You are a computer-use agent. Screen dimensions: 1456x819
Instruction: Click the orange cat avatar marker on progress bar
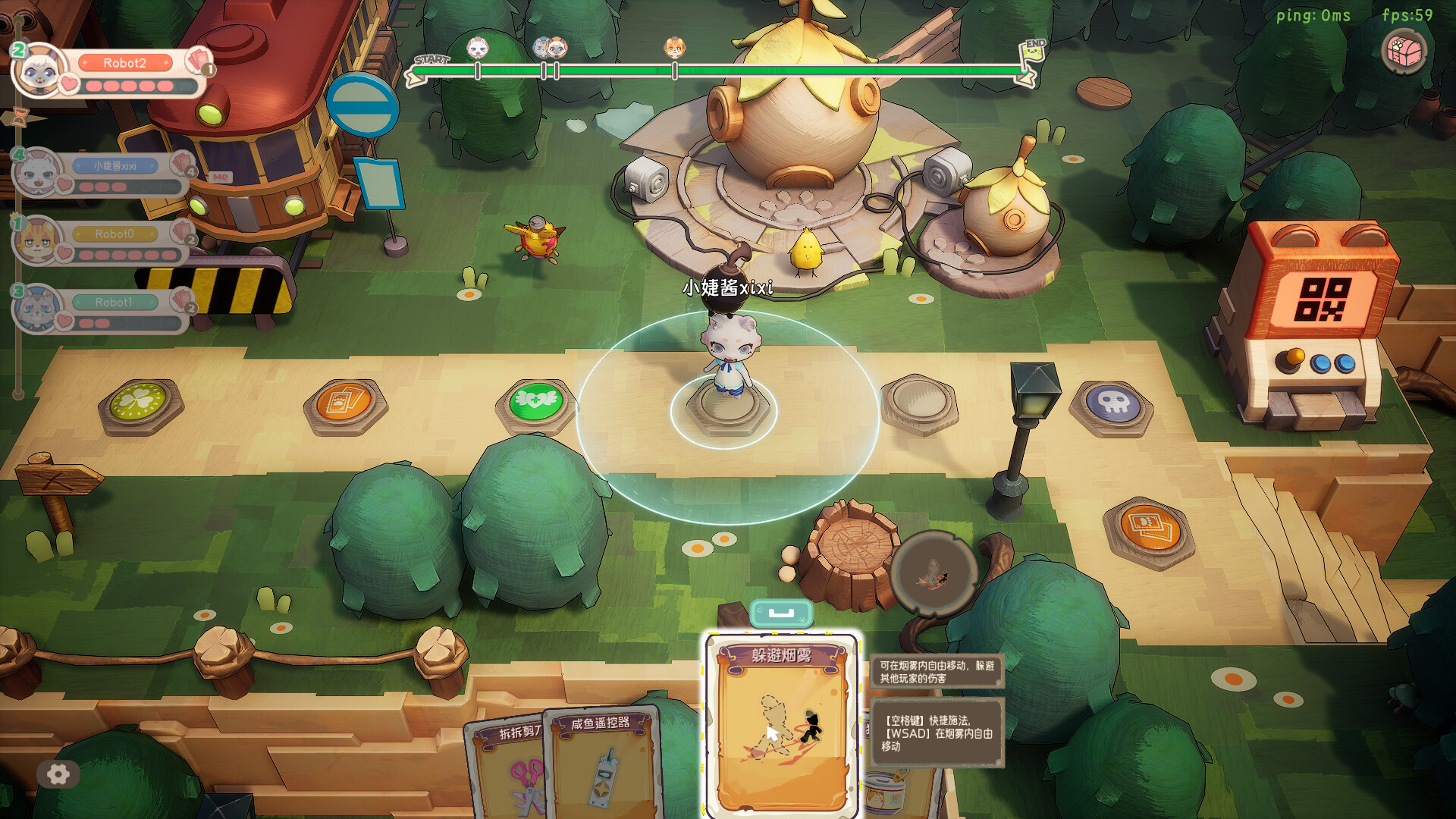coord(673,47)
